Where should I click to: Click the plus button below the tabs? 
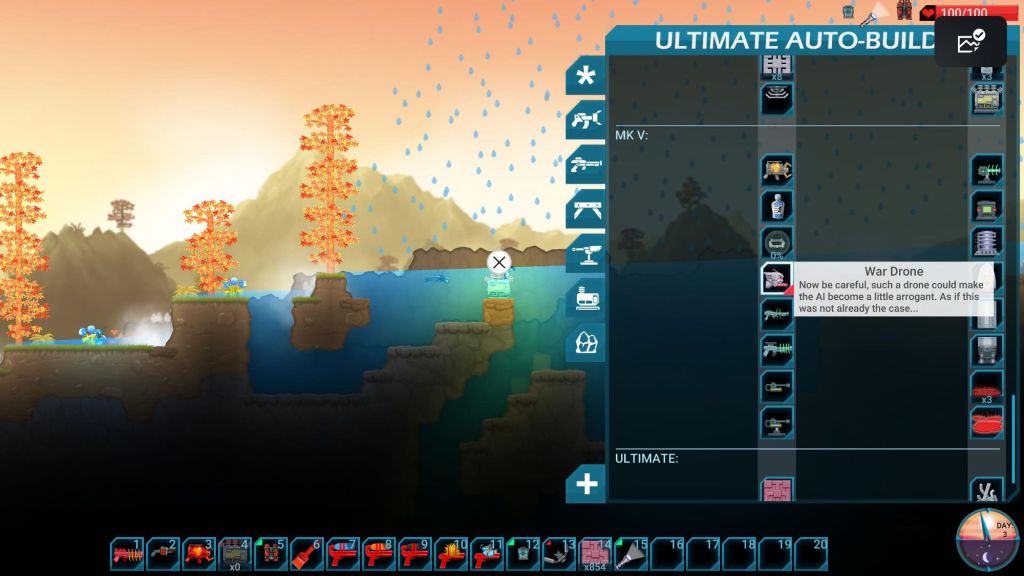tap(586, 484)
